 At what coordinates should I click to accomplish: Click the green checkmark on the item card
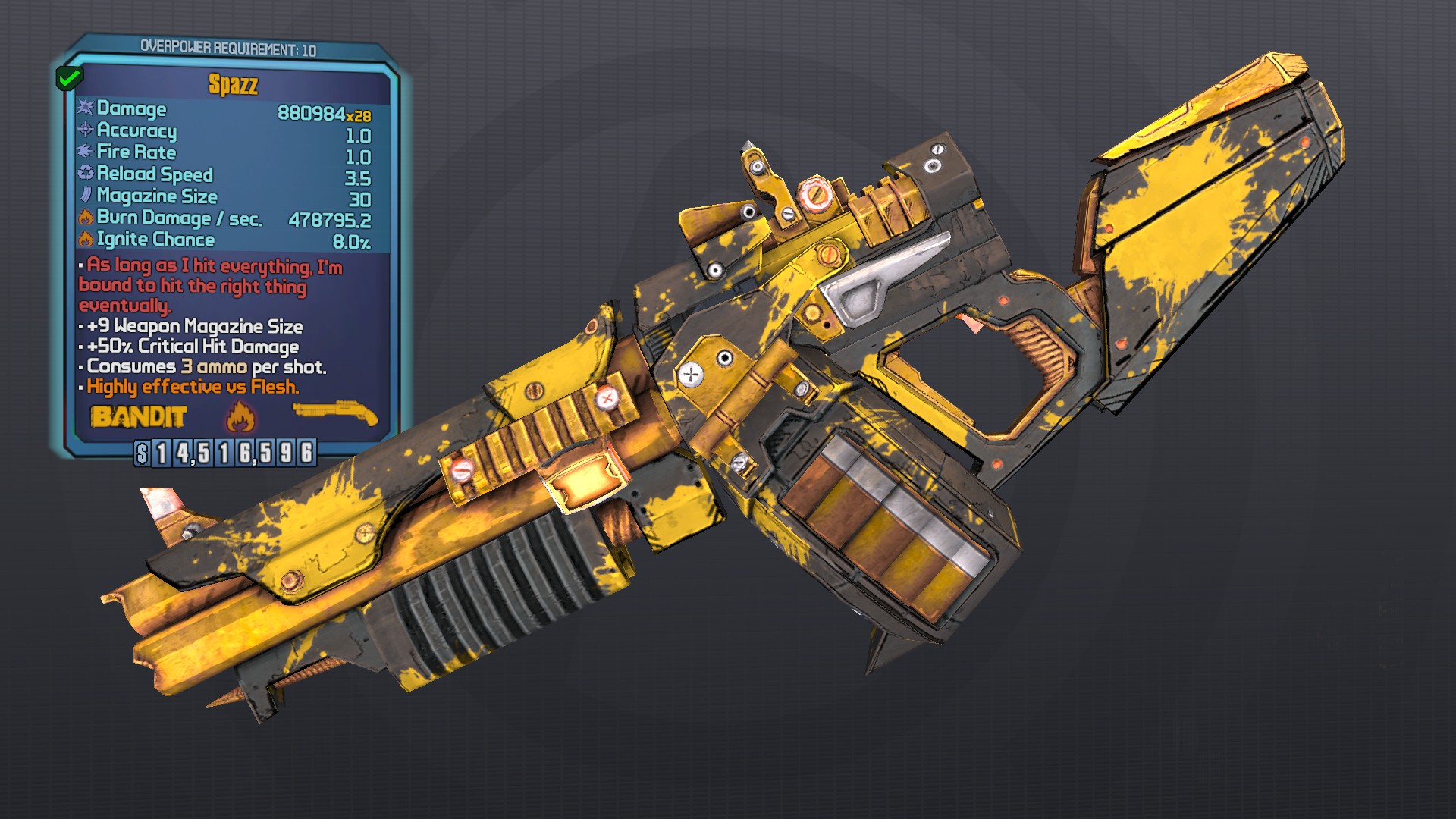70,77
